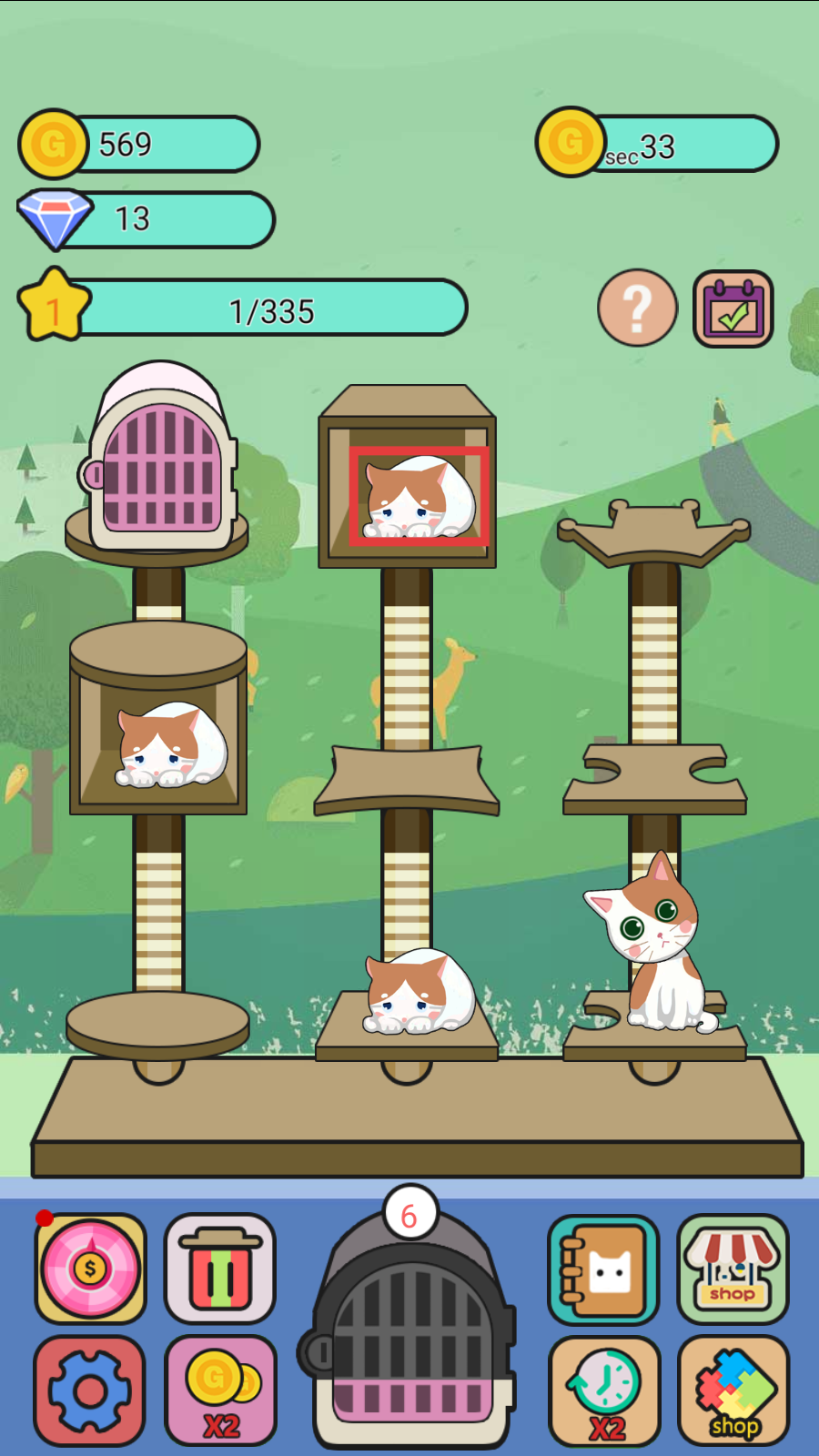
Task: Open the market stall shop
Action: tap(733, 1269)
